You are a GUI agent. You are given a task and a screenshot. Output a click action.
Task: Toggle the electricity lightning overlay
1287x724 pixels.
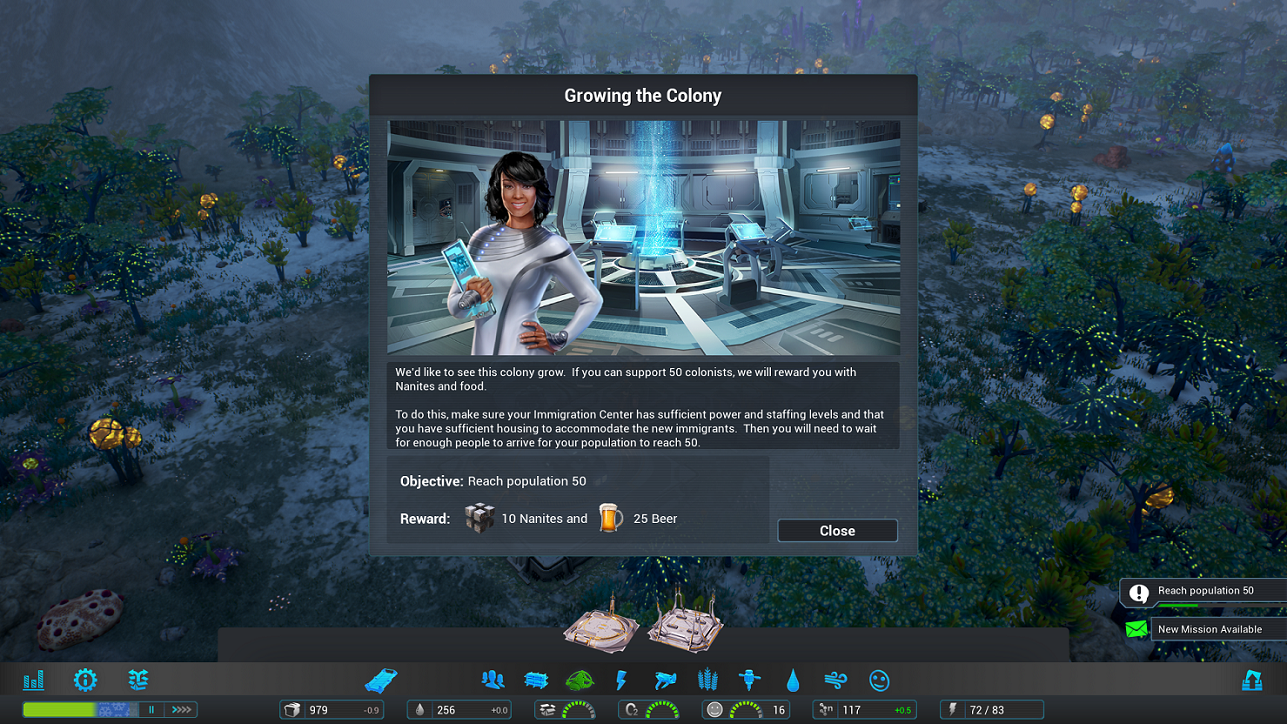point(621,679)
